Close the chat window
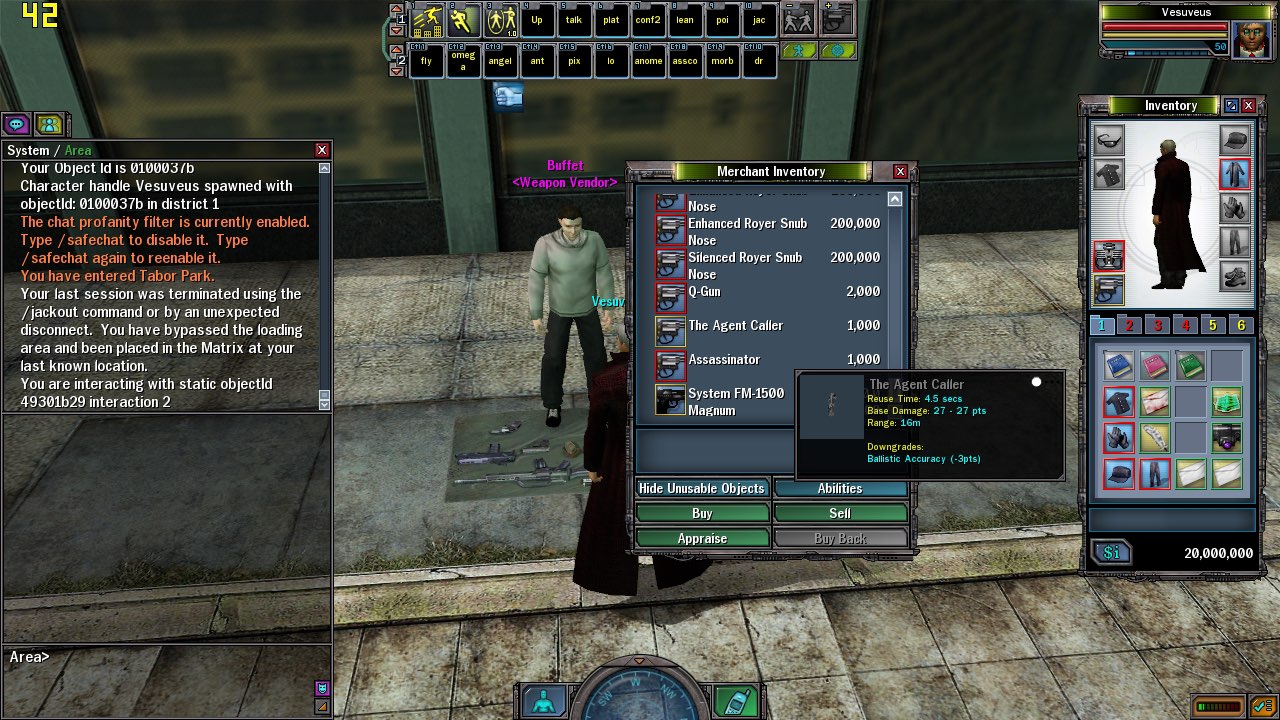The width and height of the screenshot is (1280, 720). [x=322, y=150]
